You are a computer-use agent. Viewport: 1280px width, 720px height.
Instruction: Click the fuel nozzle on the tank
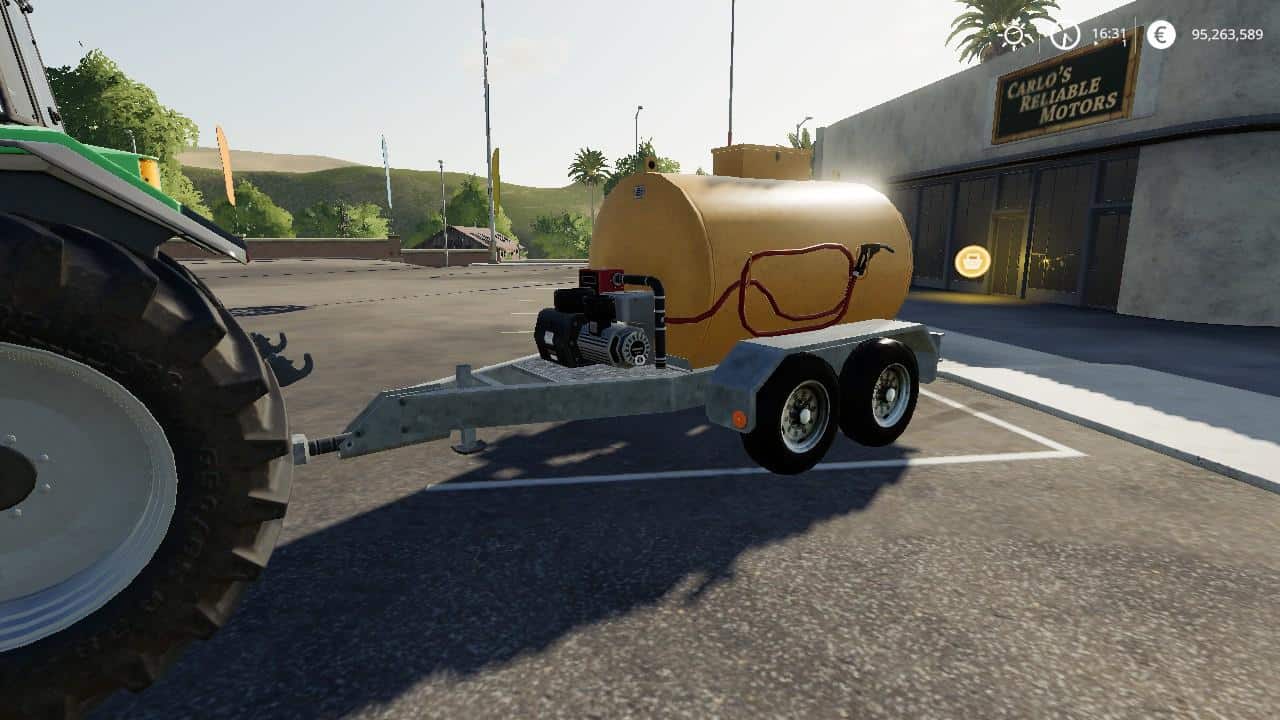[869, 252]
